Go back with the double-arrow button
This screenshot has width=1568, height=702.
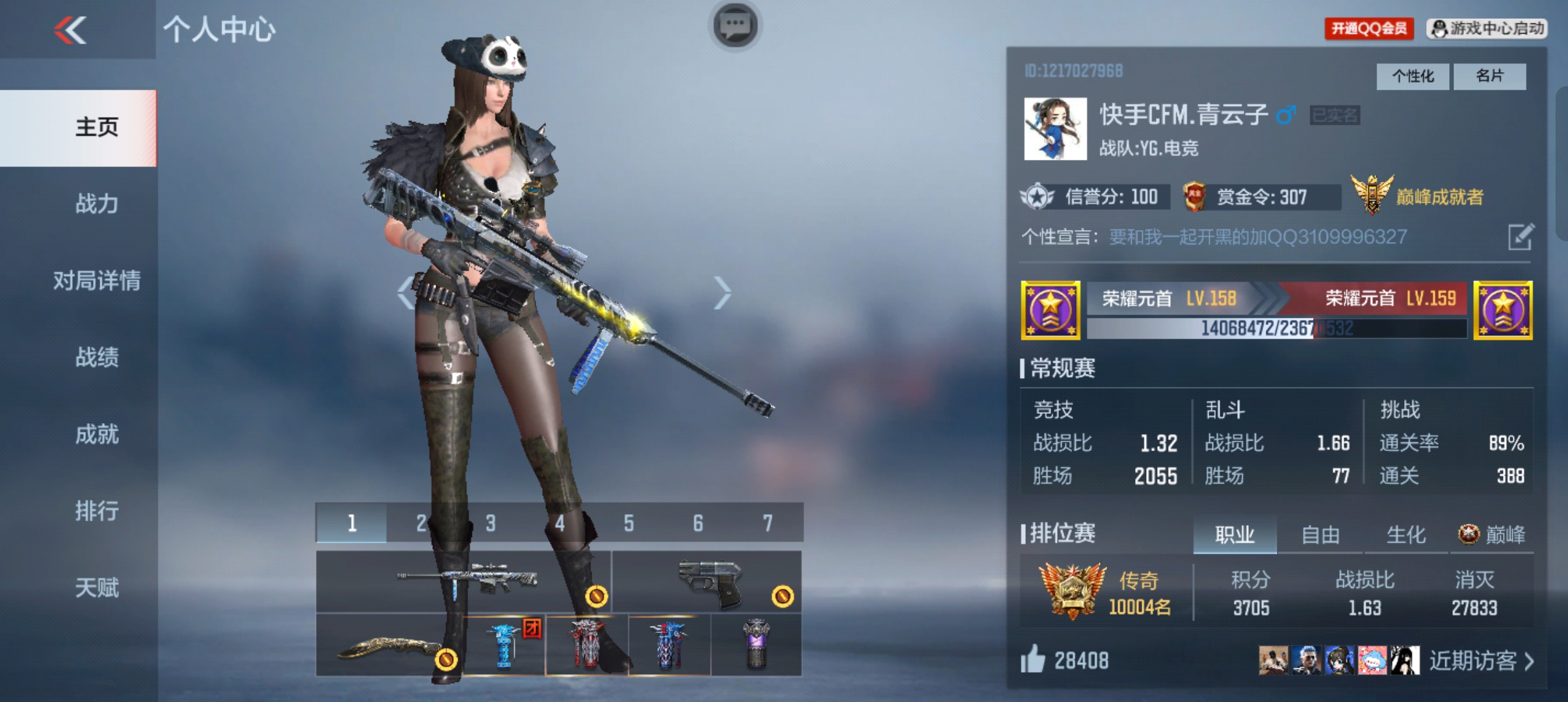70,30
